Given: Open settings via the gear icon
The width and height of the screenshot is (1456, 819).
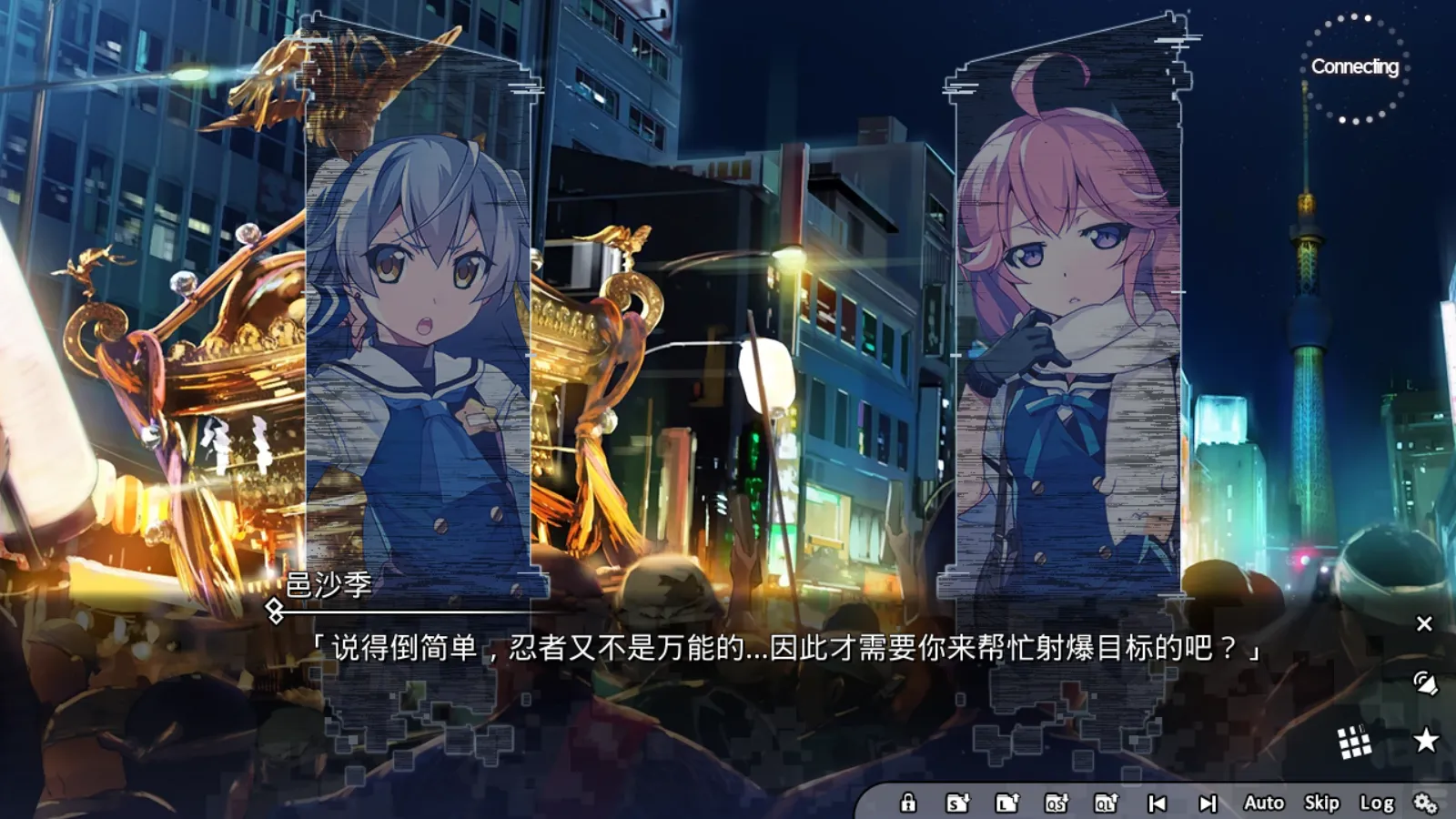Looking at the screenshot, I should pyautogui.click(x=1424, y=804).
